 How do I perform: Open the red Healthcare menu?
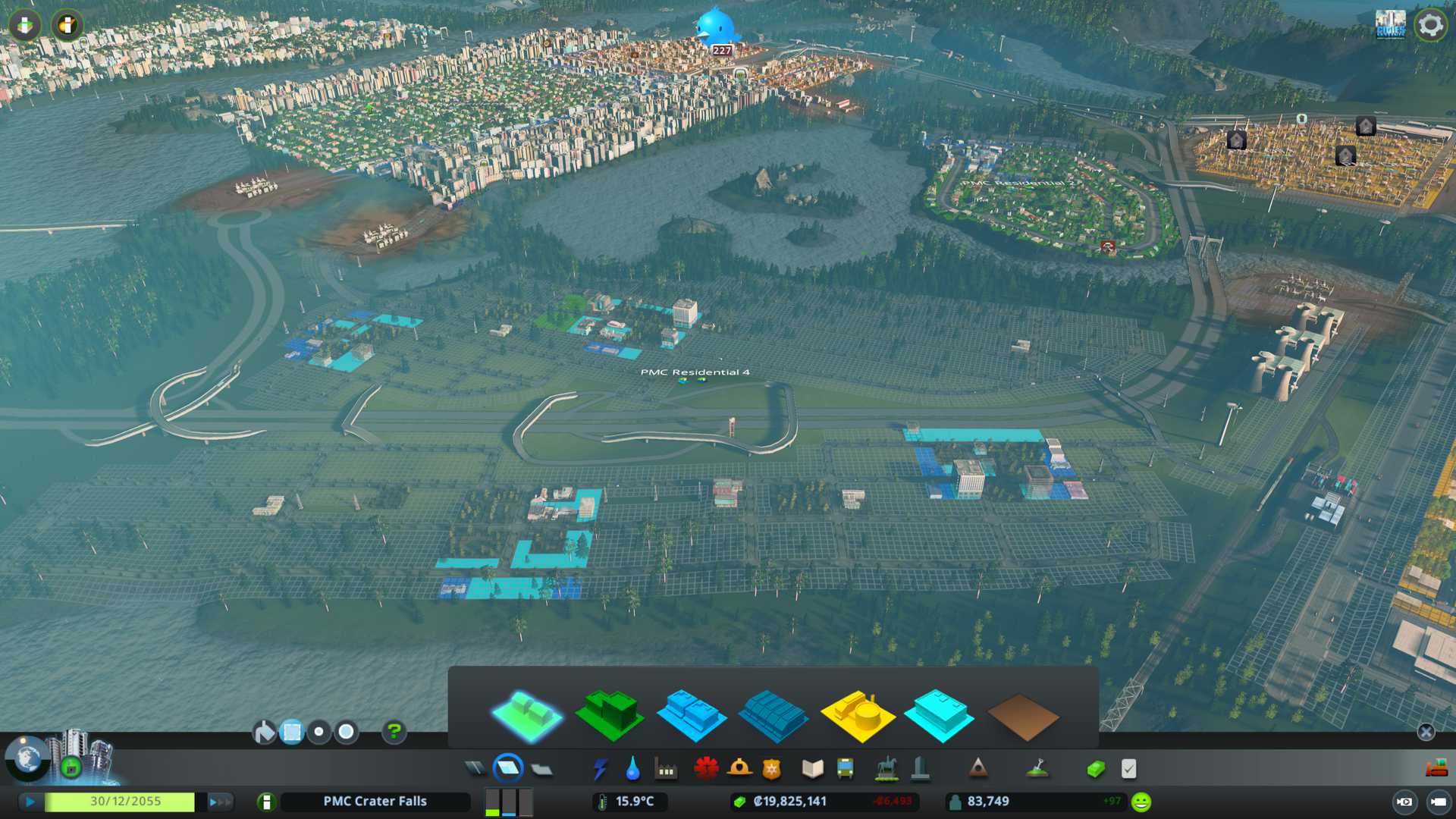click(706, 769)
